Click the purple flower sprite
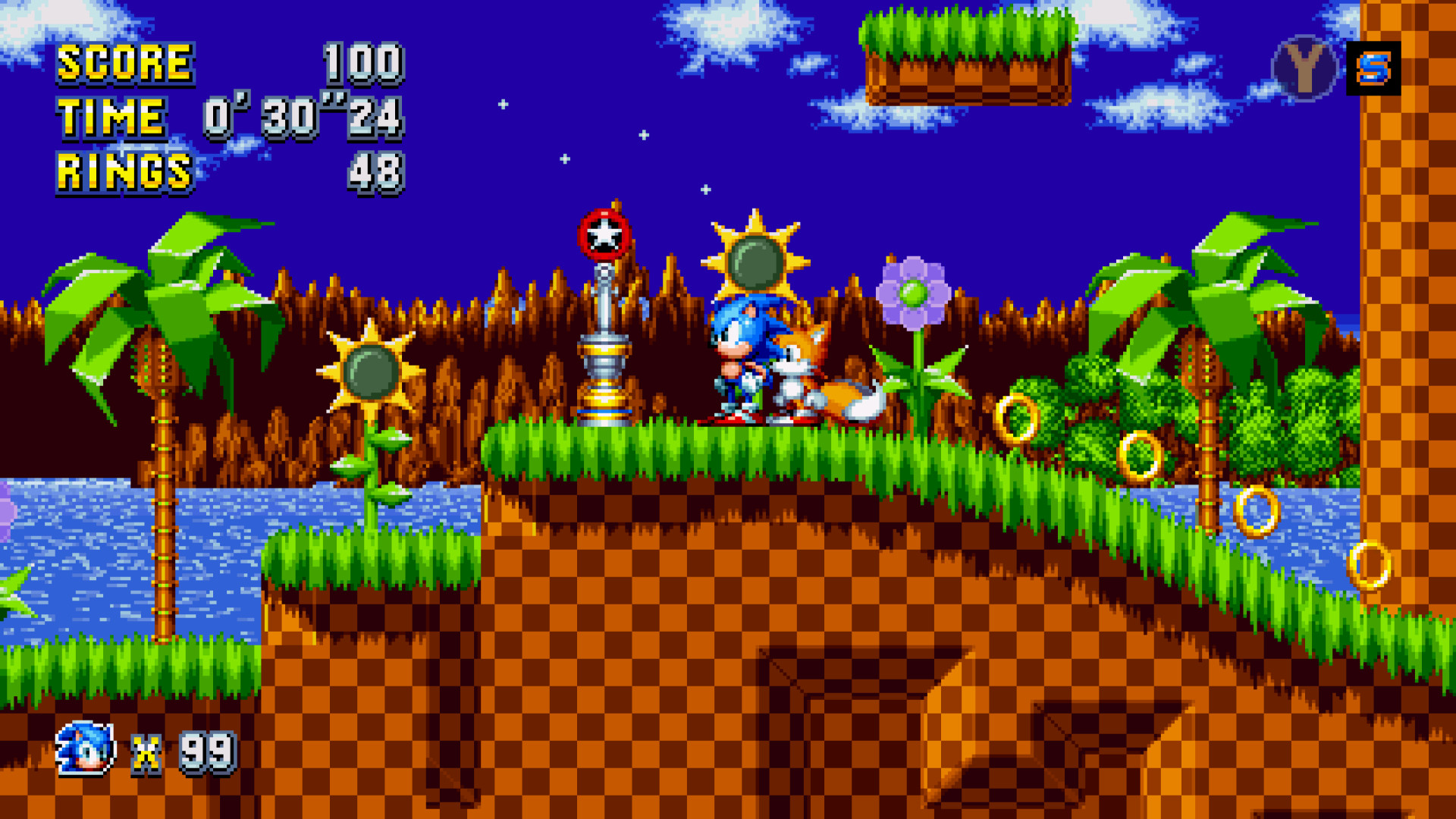This screenshot has width=1456, height=819. point(914,292)
